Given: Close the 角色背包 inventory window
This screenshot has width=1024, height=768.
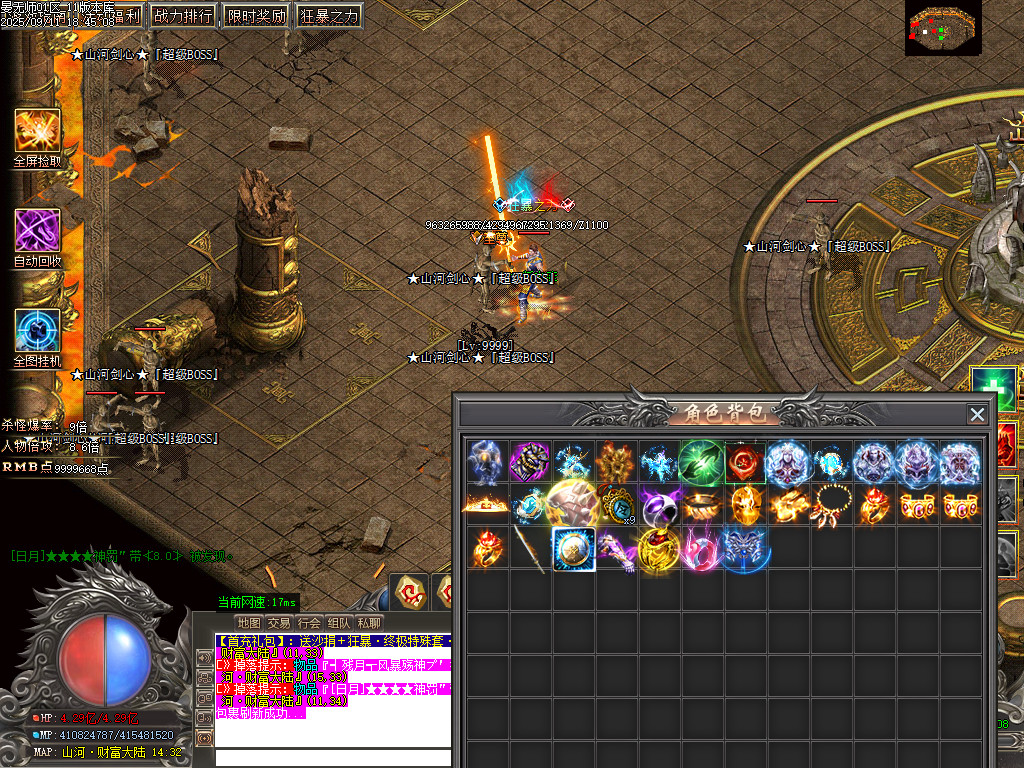Looking at the screenshot, I should coord(977,414).
